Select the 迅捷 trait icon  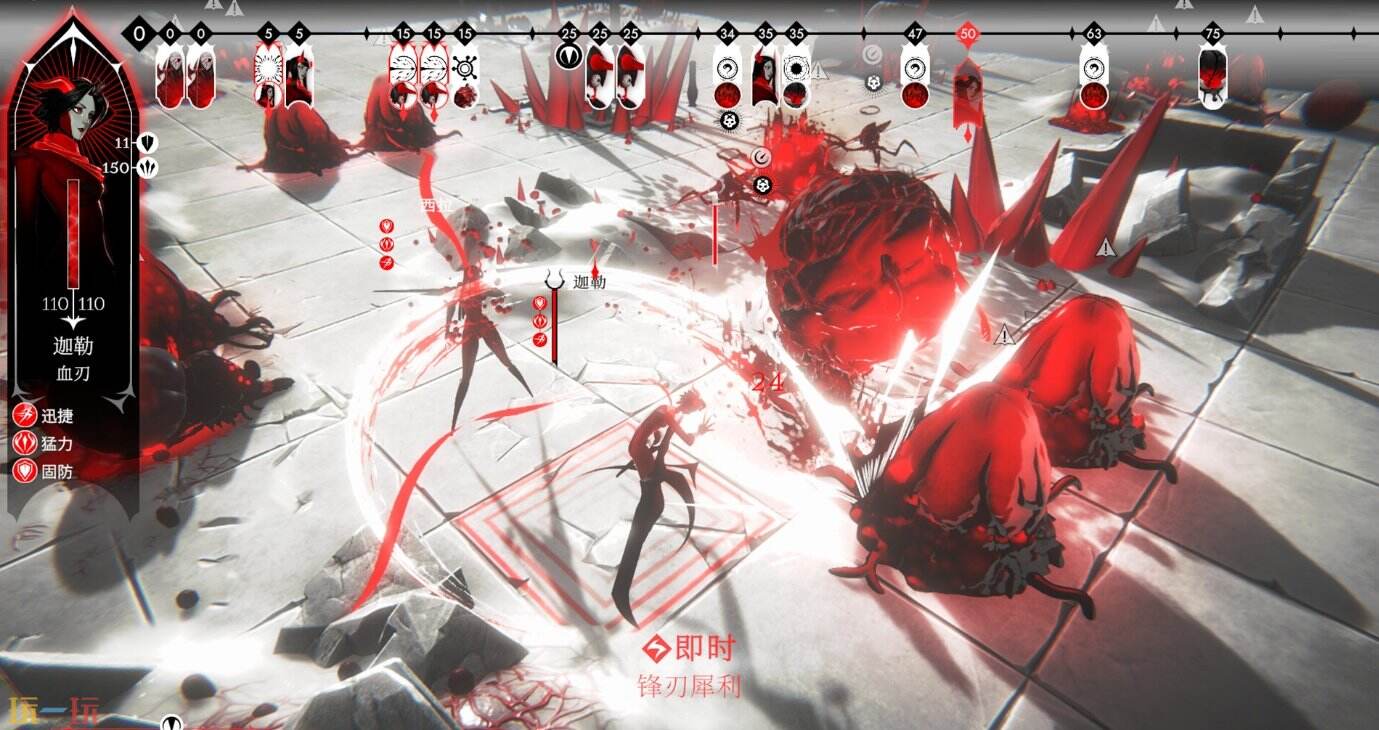point(23,414)
